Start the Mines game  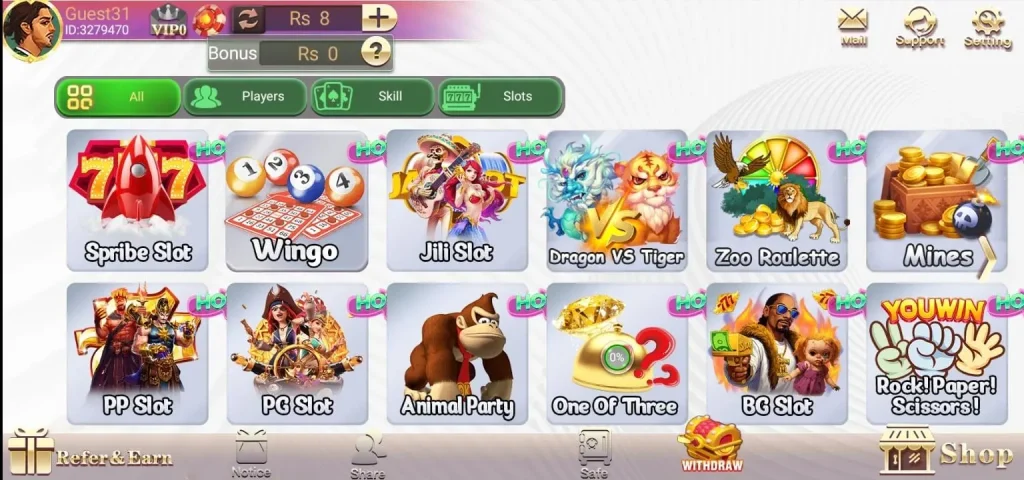(x=936, y=201)
